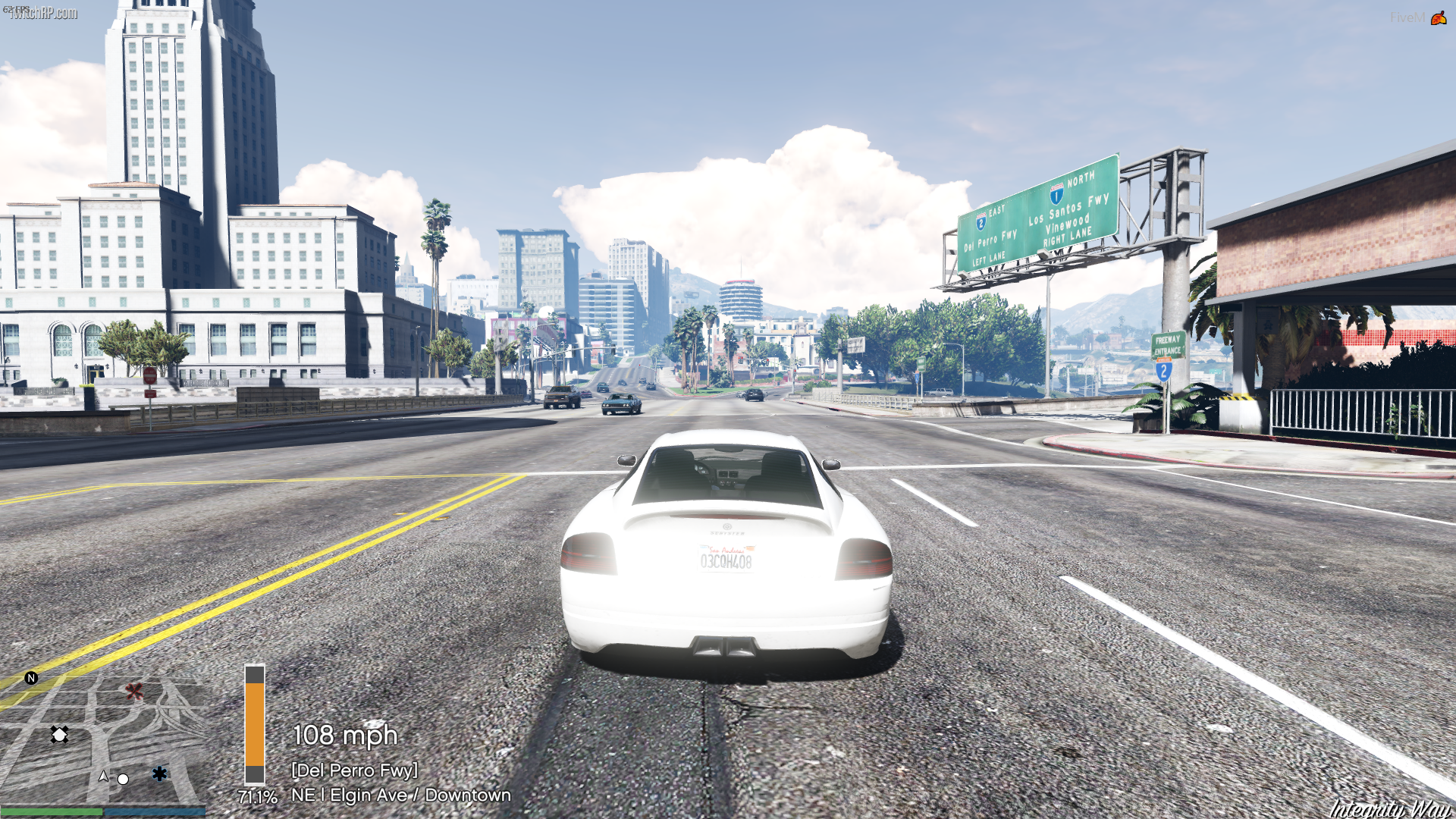The image size is (1456, 819).
Task: Click the white house blip on minimap
Action: click(x=59, y=734)
